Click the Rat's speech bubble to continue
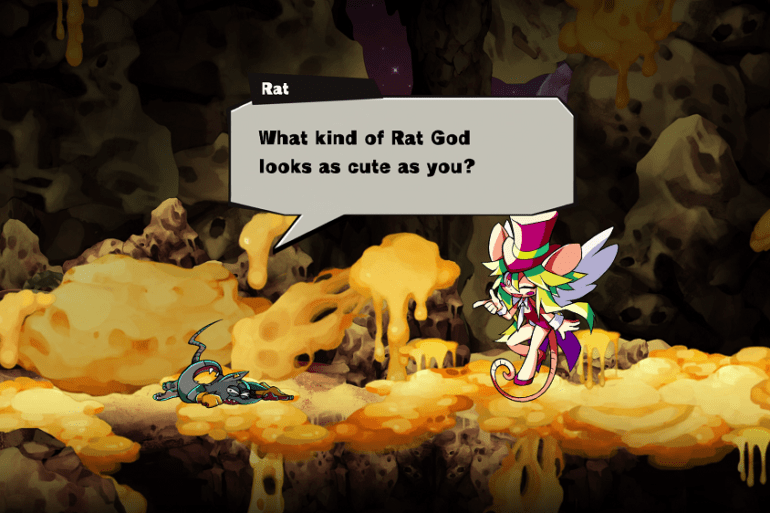The width and height of the screenshot is (770, 513). [400, 152]
